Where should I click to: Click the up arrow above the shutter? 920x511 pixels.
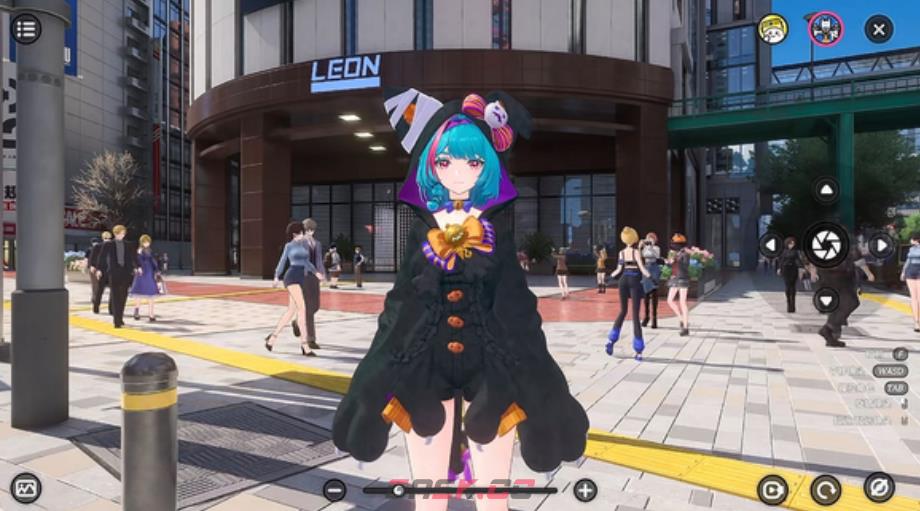point(826,190)
